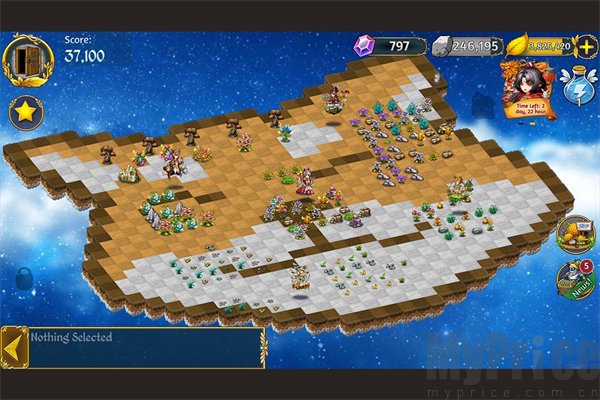Open the wooden door exit icon
The image size is (600, 400).
[x=27, y=58]
